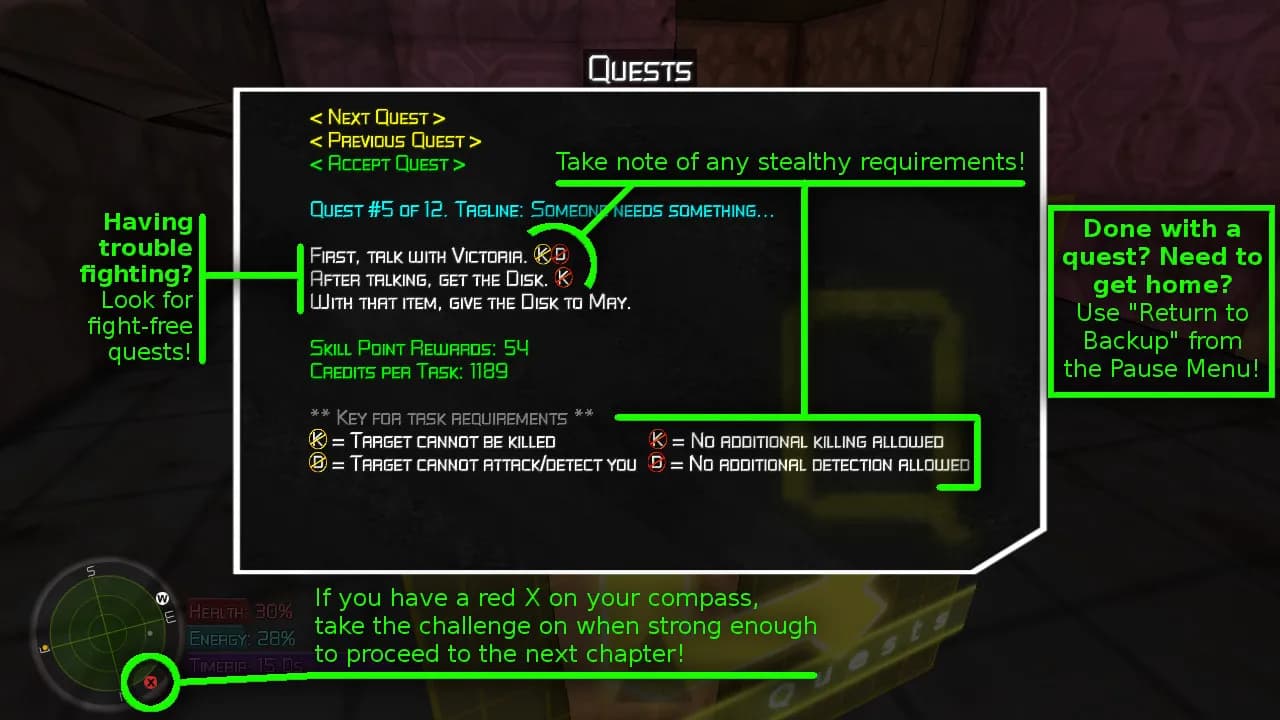This screenshot has height=720, width=1280.
Task: Click the D icon beside Victoria's task
Action: click(x=560, y=255)
